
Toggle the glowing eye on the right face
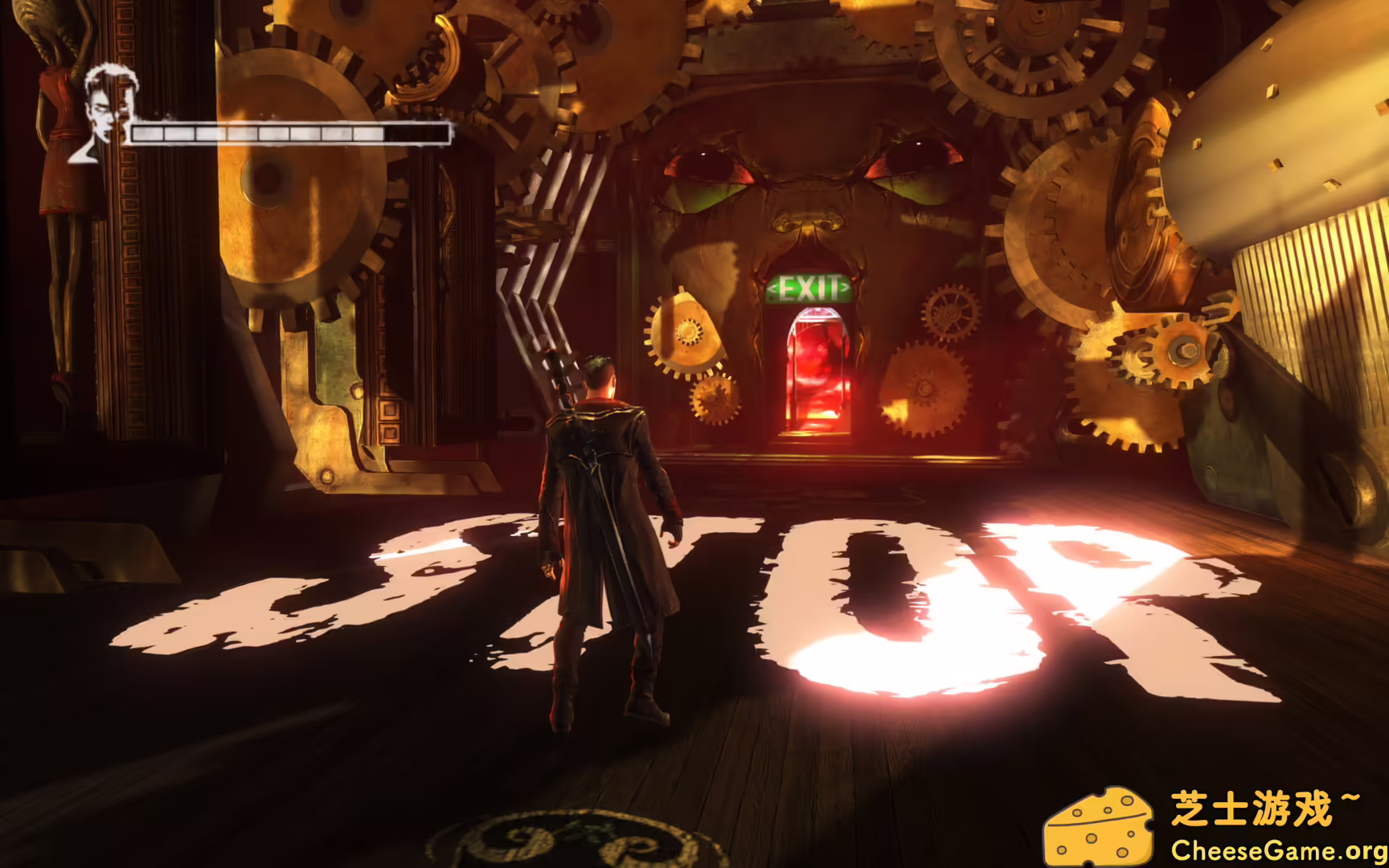908,161
